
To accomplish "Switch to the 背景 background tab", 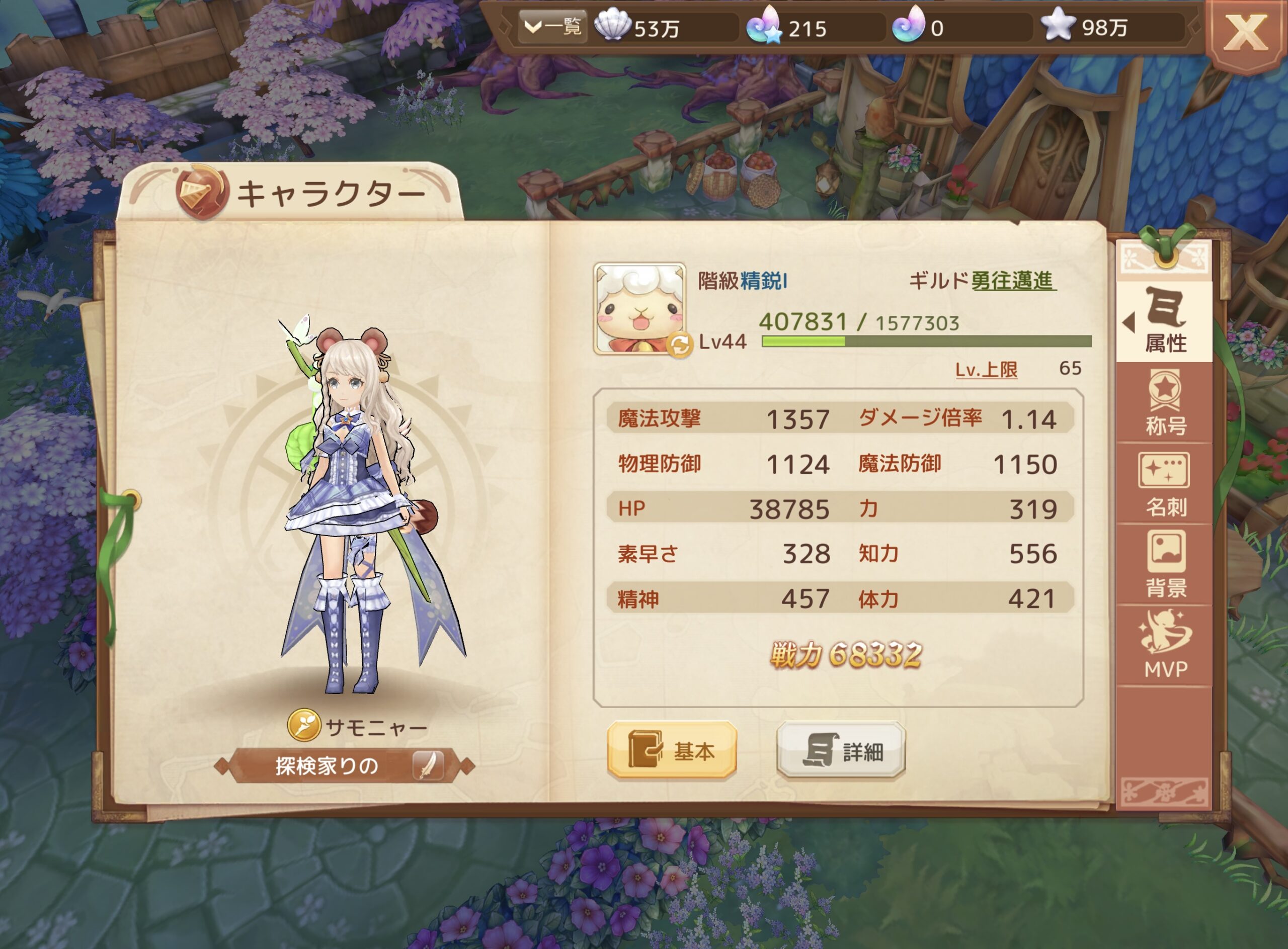I will 1164,565.
